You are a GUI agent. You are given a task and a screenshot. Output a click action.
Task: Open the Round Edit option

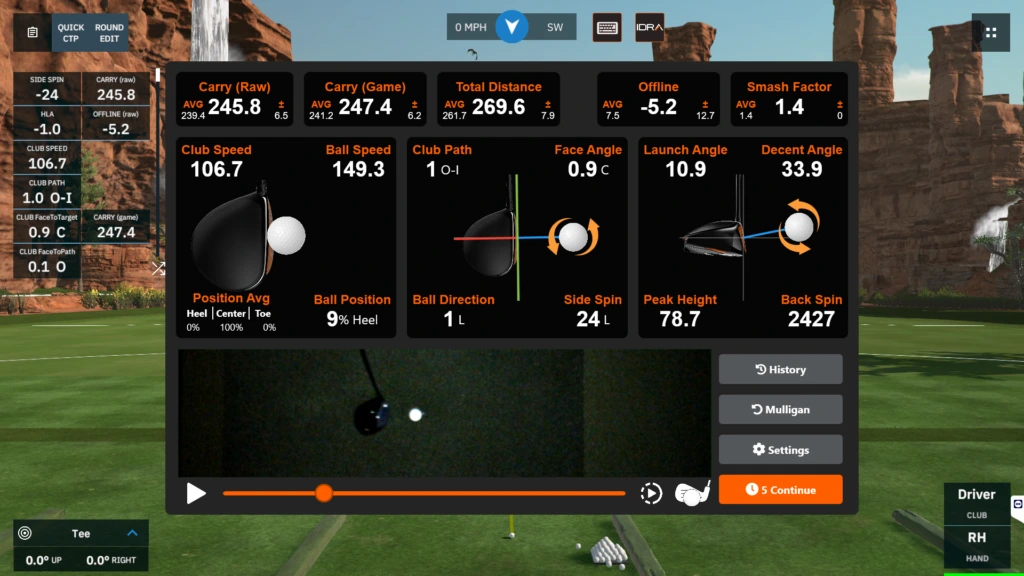(x=109, y=32)
